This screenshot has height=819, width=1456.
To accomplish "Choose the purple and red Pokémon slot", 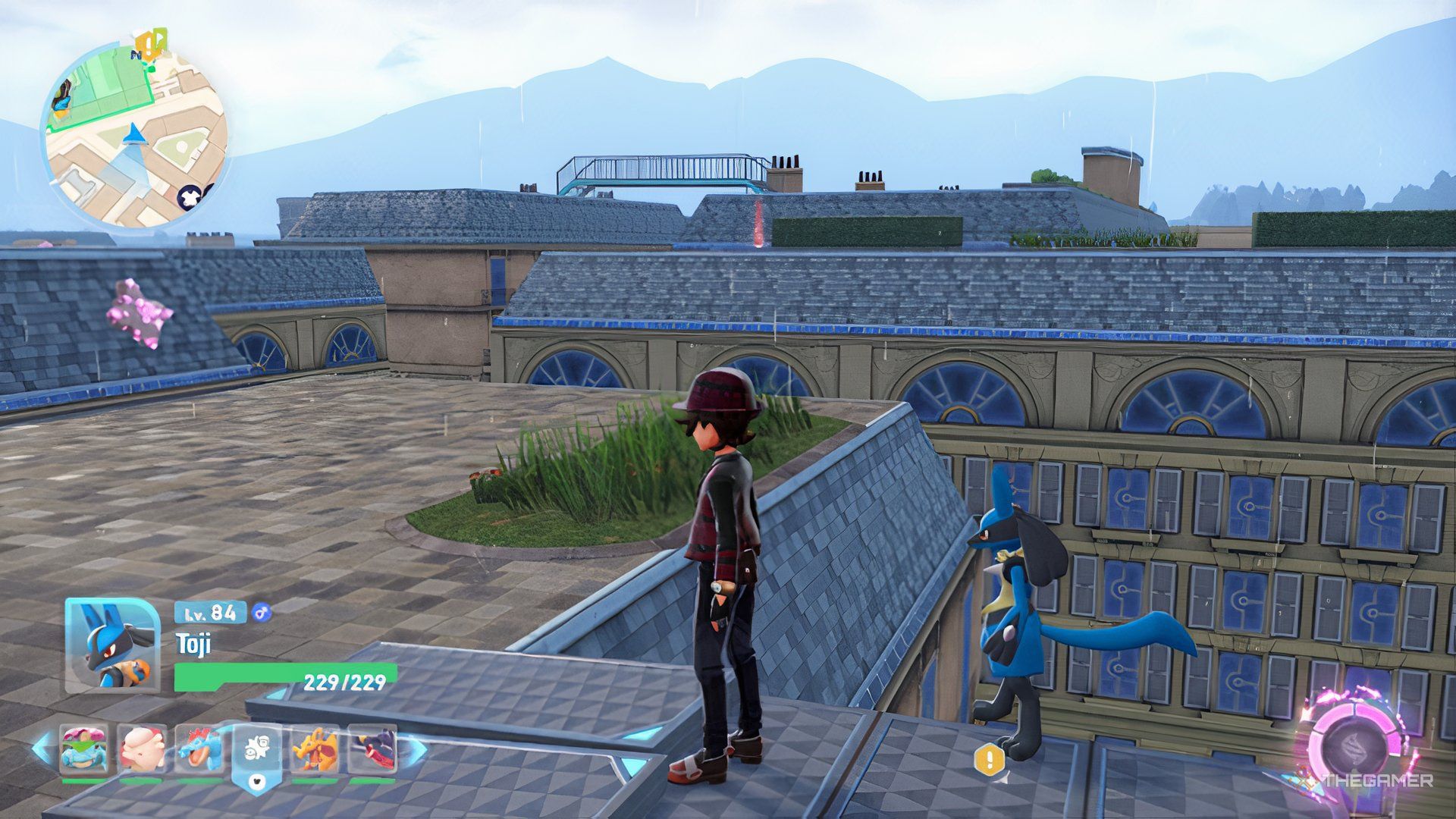I will (x=372, y=749).
